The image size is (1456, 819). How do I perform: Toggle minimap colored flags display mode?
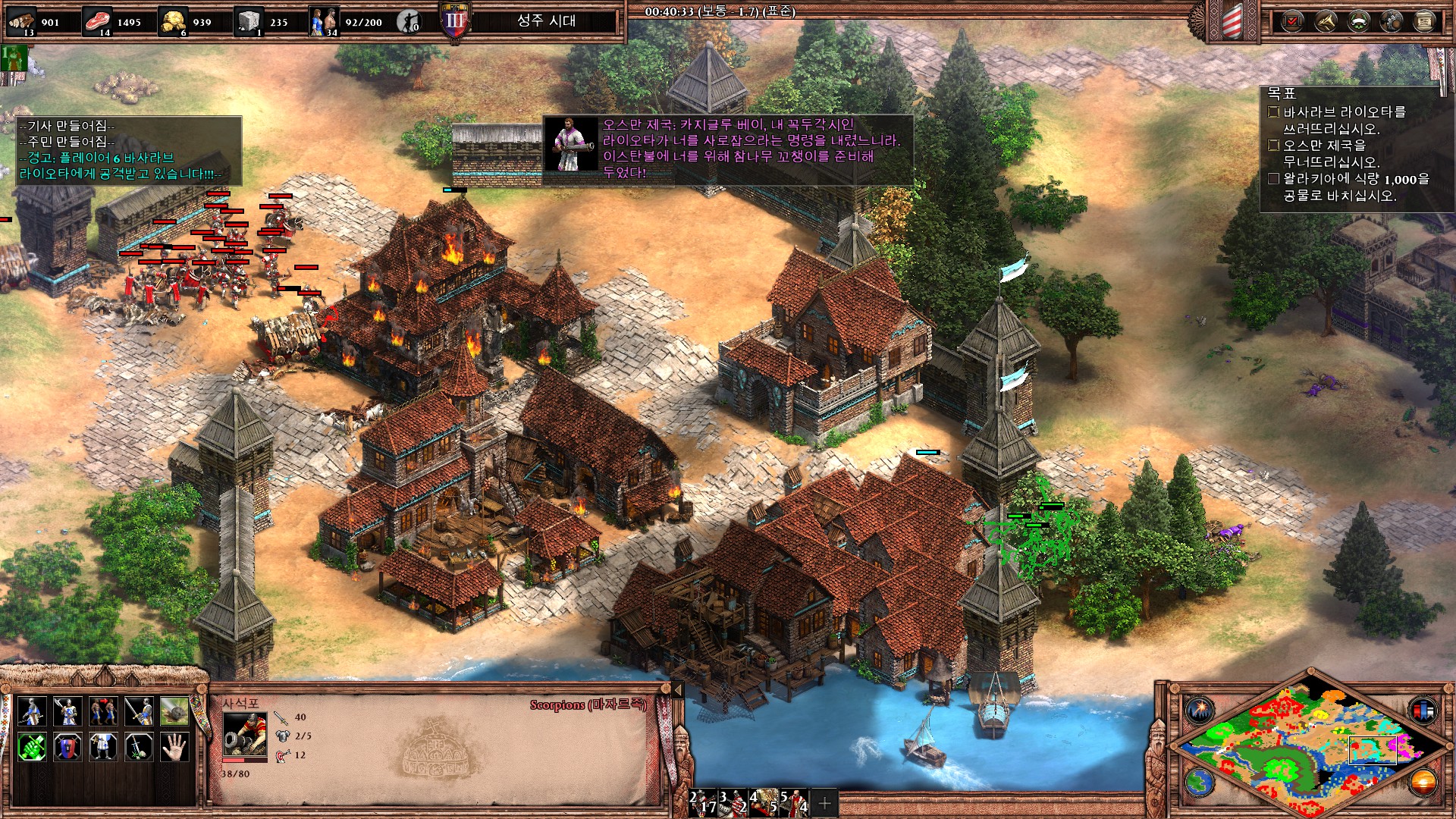pos(1423,711)
